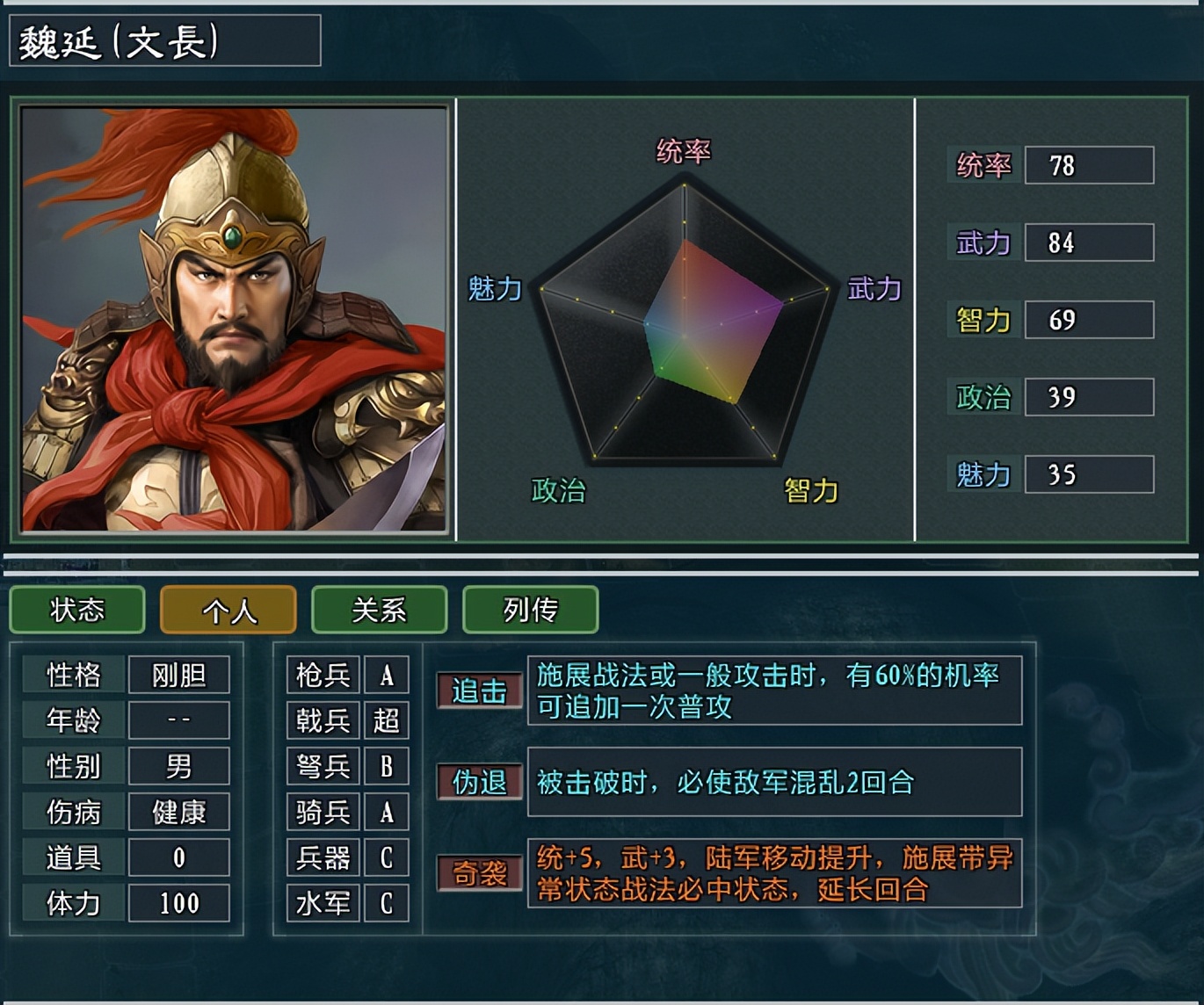Click the 性格 刚胆 personality entry
The image size is (1204, 1005).
tap(125, 675)
